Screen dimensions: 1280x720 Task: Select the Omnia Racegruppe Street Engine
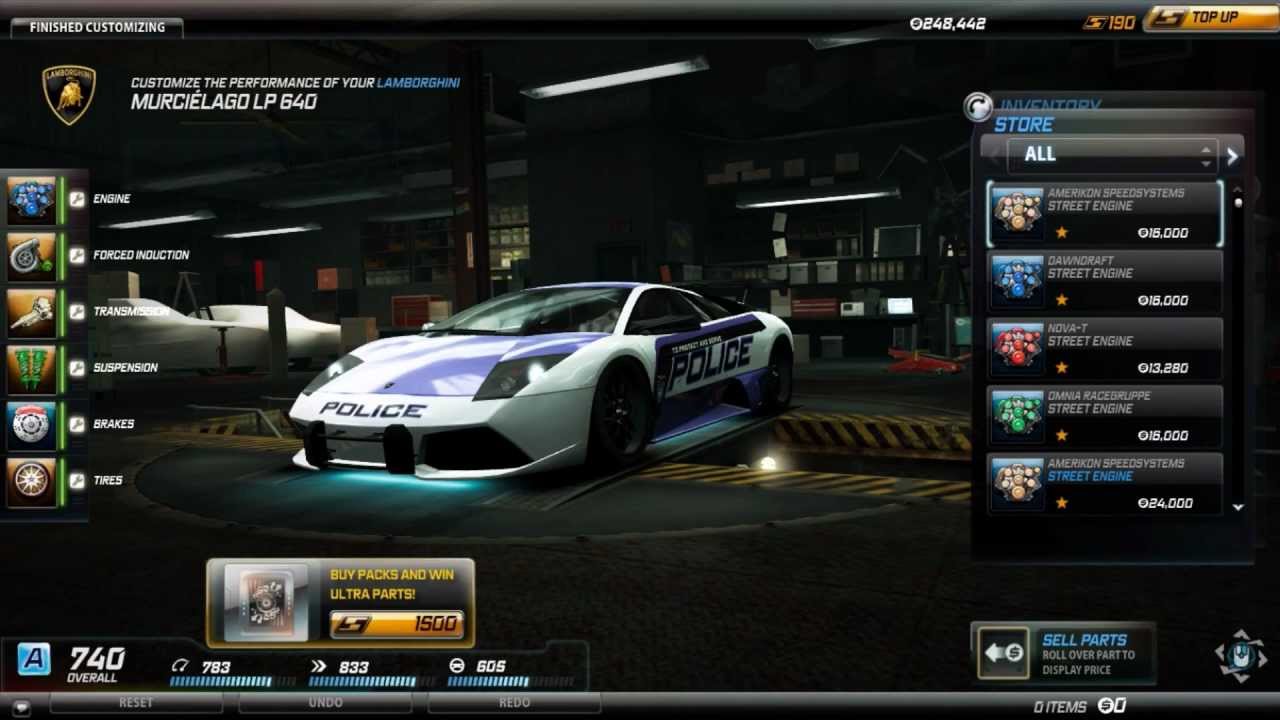coord(1104,416)
